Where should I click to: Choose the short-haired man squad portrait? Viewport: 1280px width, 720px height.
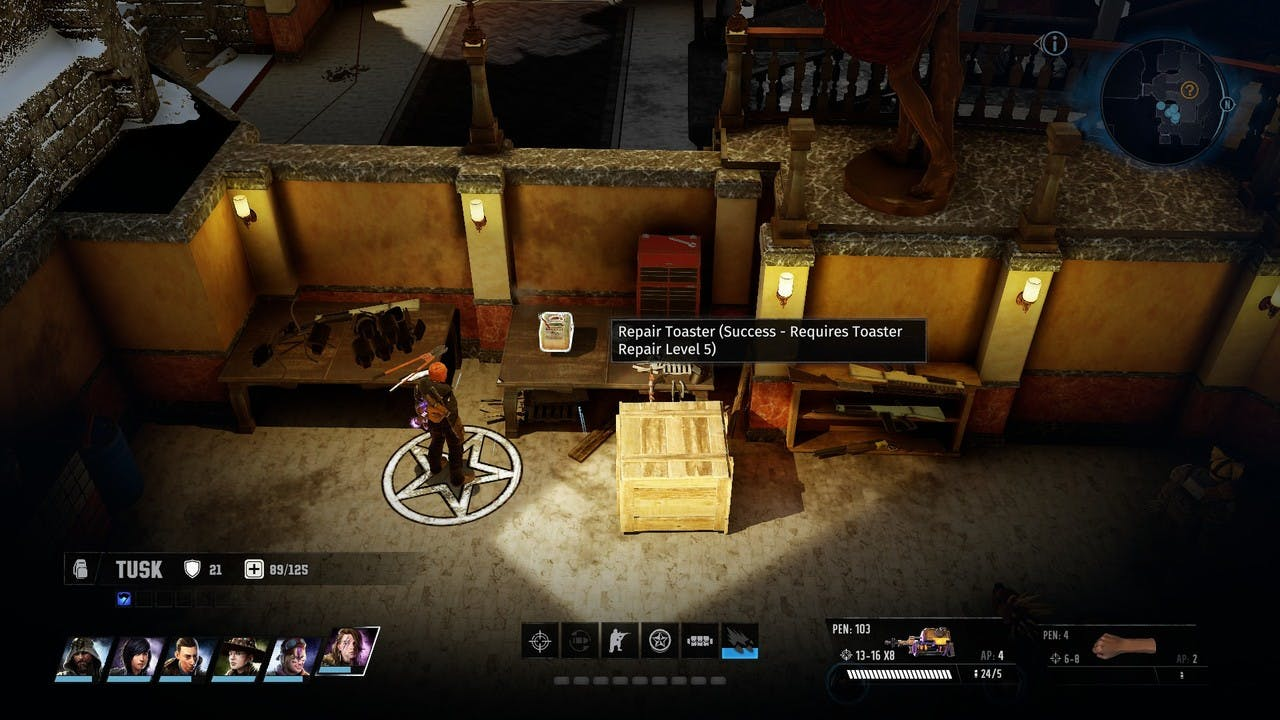point(187,656)
